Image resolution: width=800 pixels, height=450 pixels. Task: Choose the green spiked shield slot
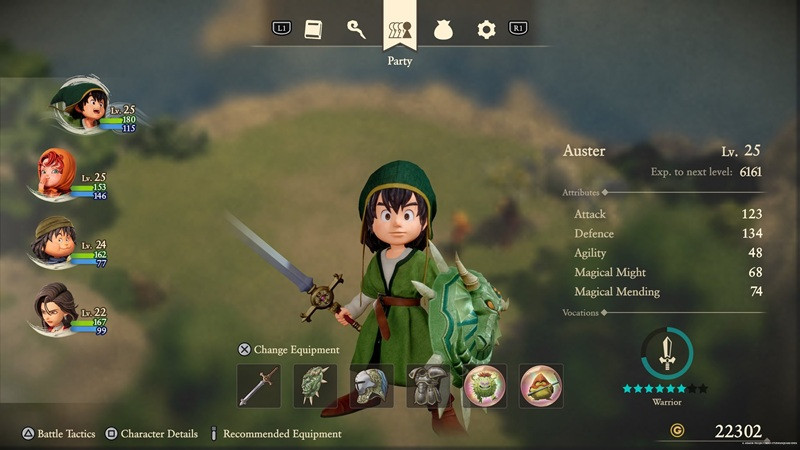[x=315, y=386]
